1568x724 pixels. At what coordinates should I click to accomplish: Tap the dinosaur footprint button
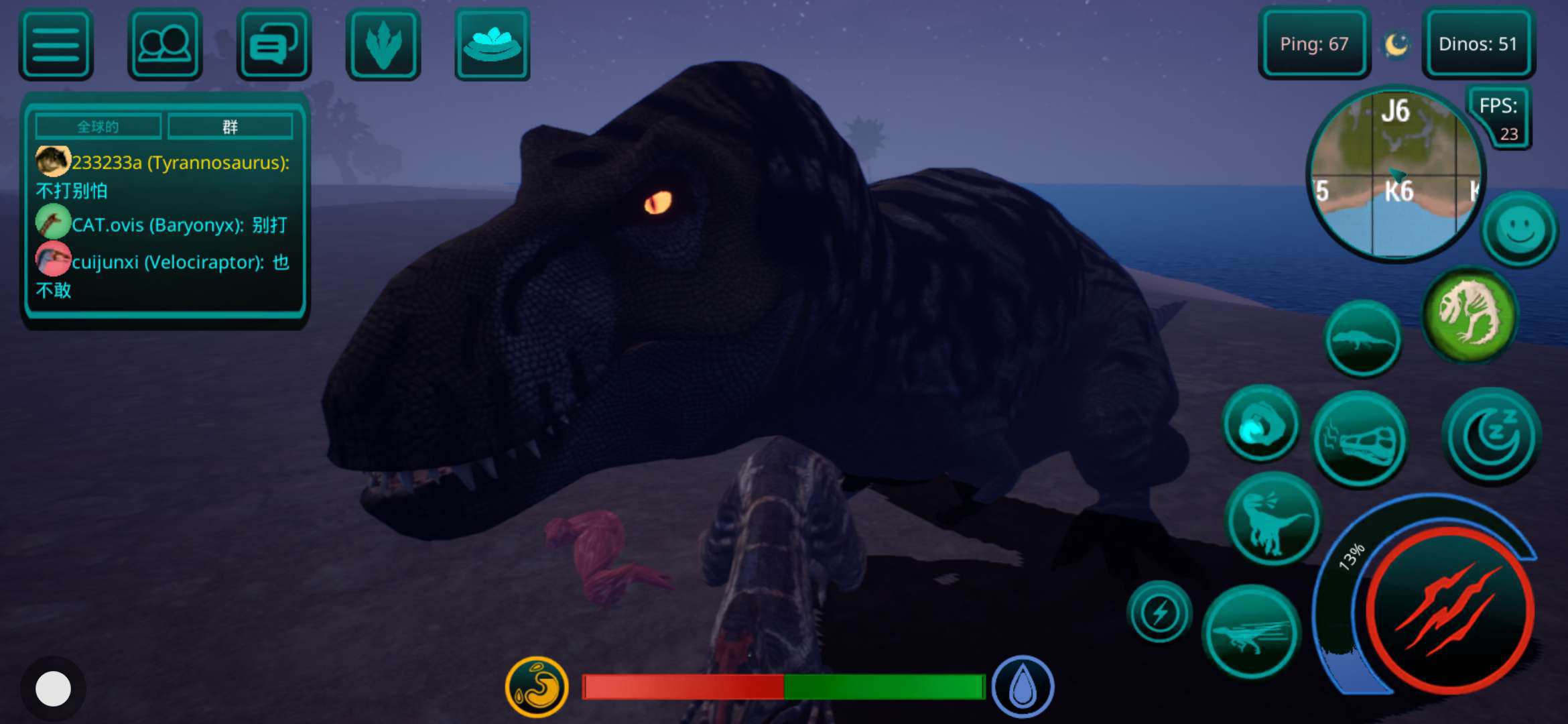pos(383,45)
